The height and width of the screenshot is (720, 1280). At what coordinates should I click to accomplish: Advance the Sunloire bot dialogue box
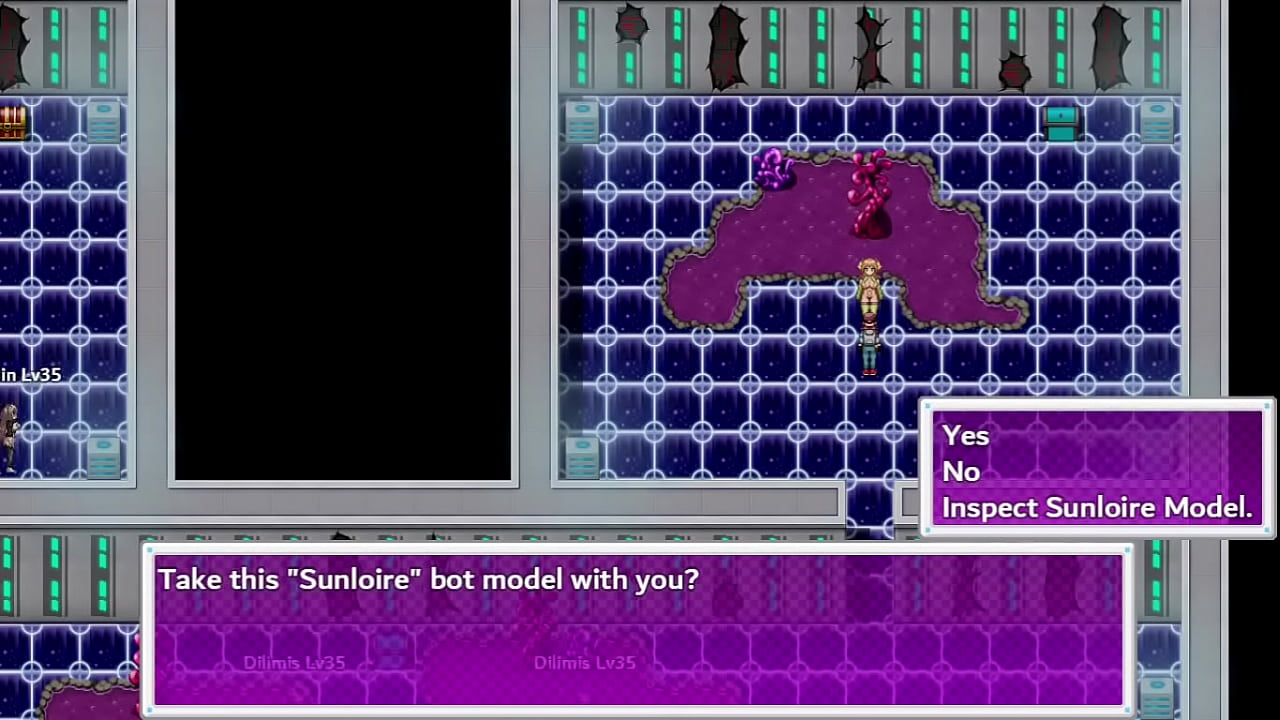click(640, 628)
